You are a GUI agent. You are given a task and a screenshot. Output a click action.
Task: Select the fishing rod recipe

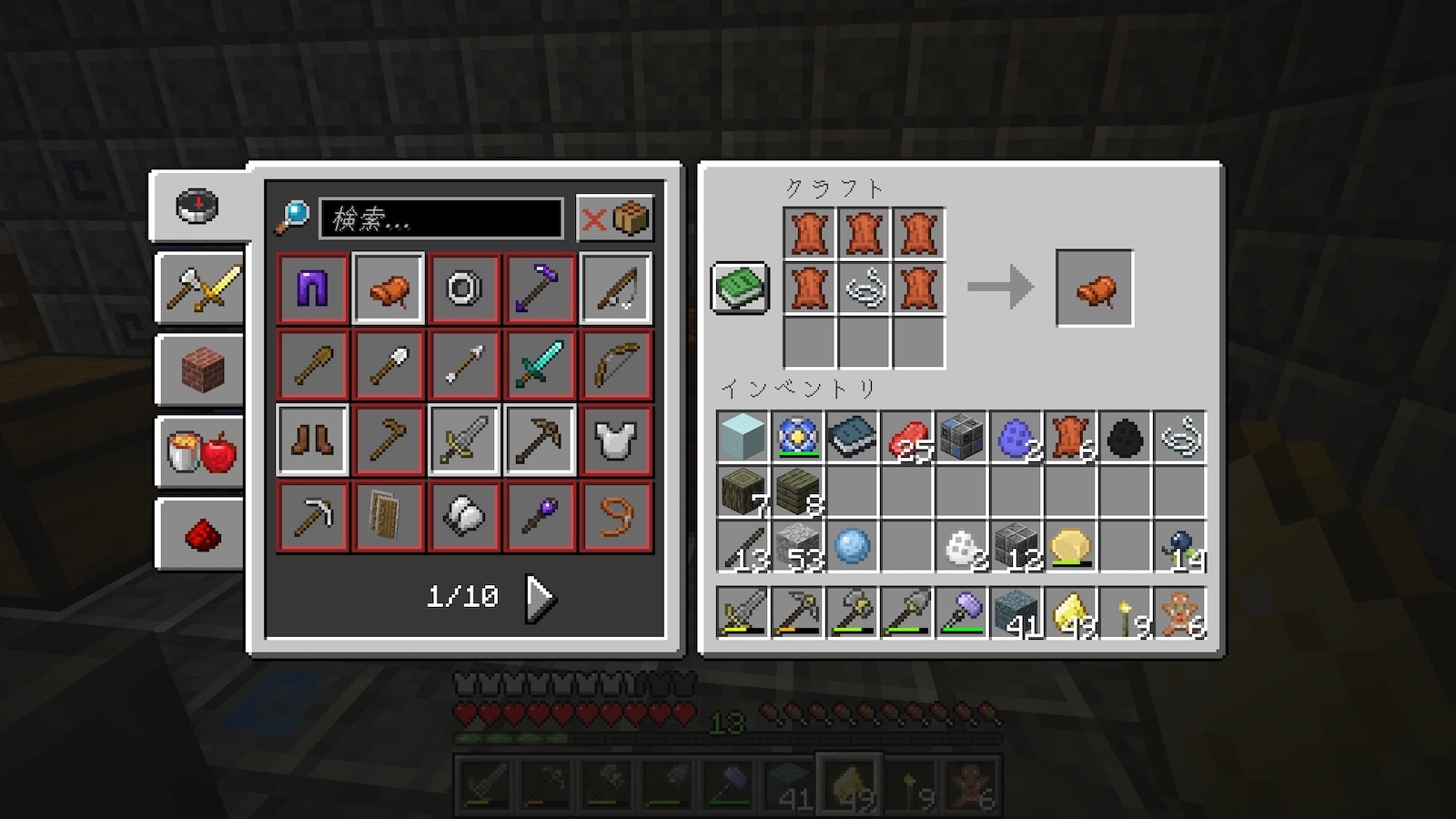616,289
